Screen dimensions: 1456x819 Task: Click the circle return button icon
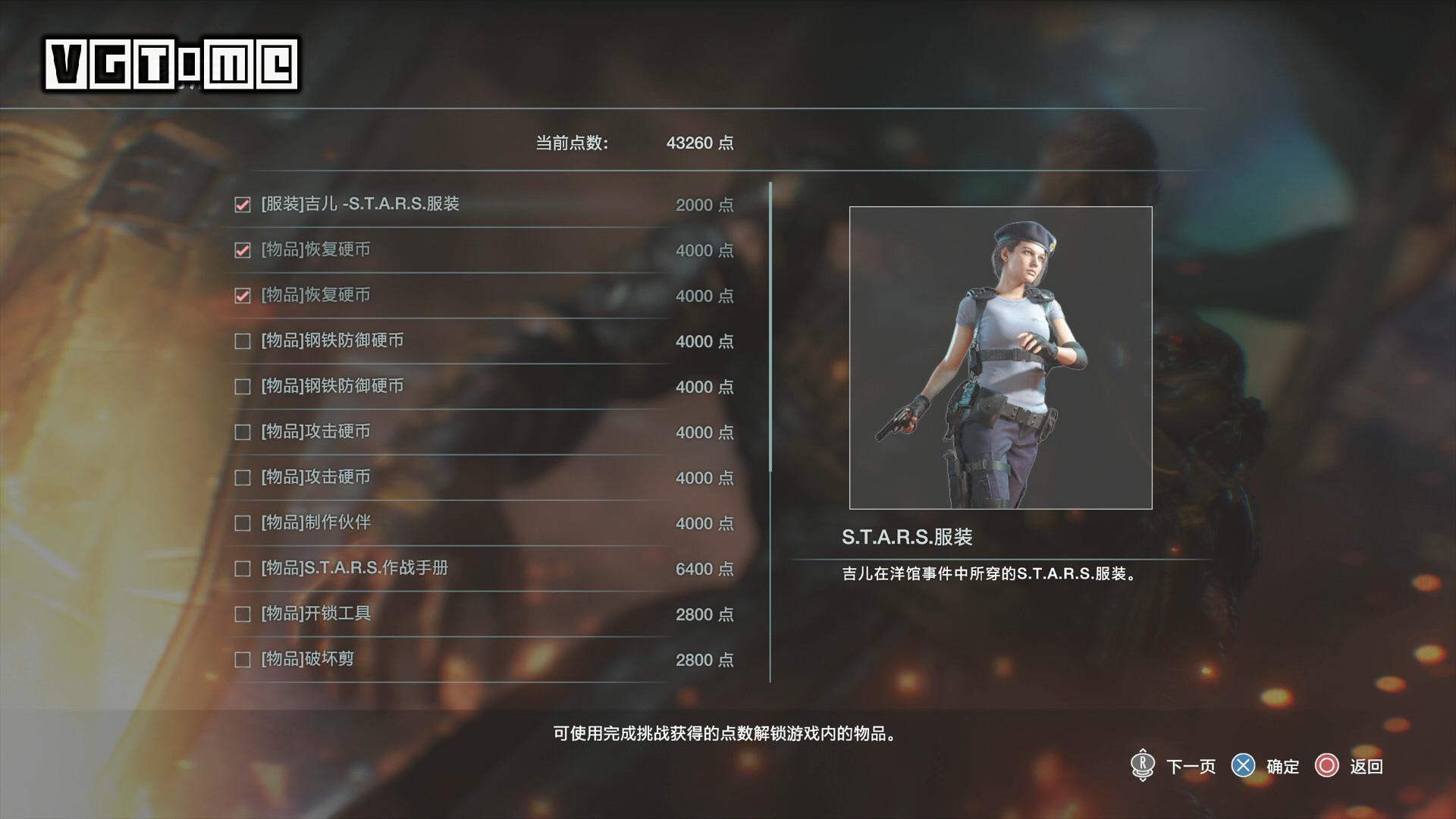pos(1328,767)
